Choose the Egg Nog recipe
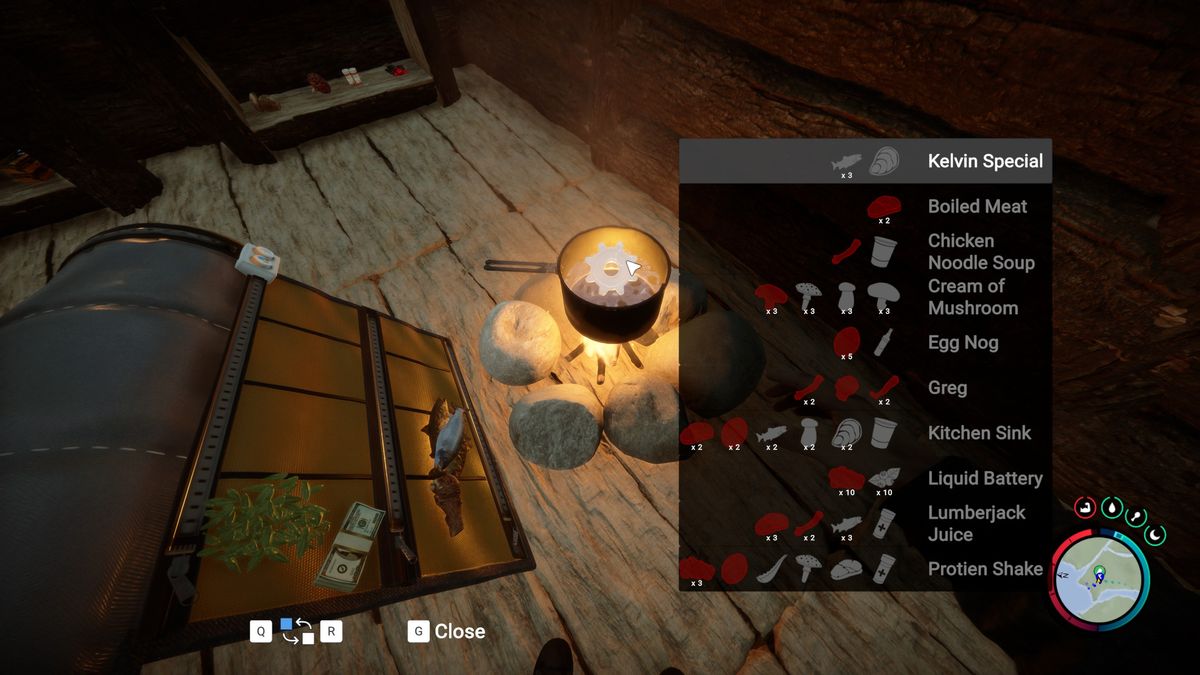Viewport: 1200px width, 675px height. 962,342
